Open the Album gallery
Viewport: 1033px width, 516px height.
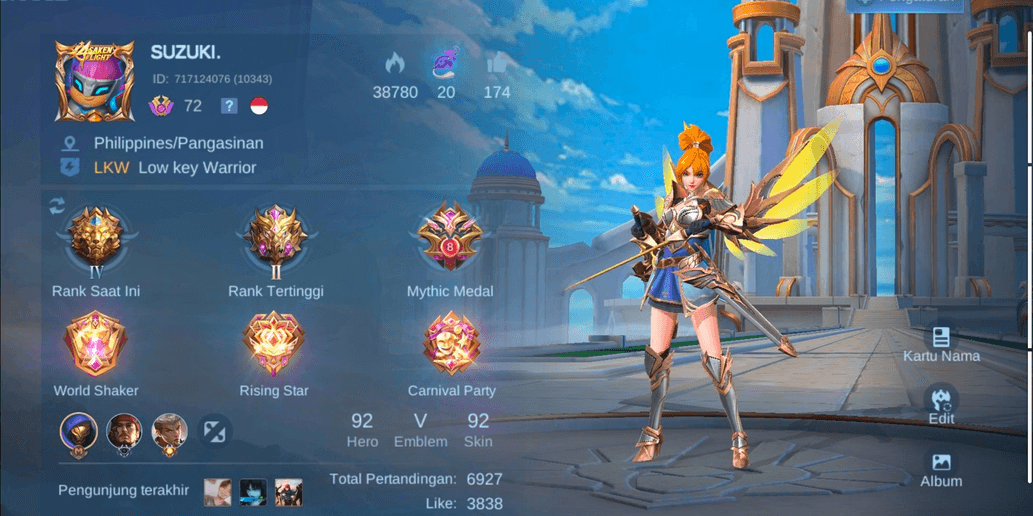(x=940, y=469)
